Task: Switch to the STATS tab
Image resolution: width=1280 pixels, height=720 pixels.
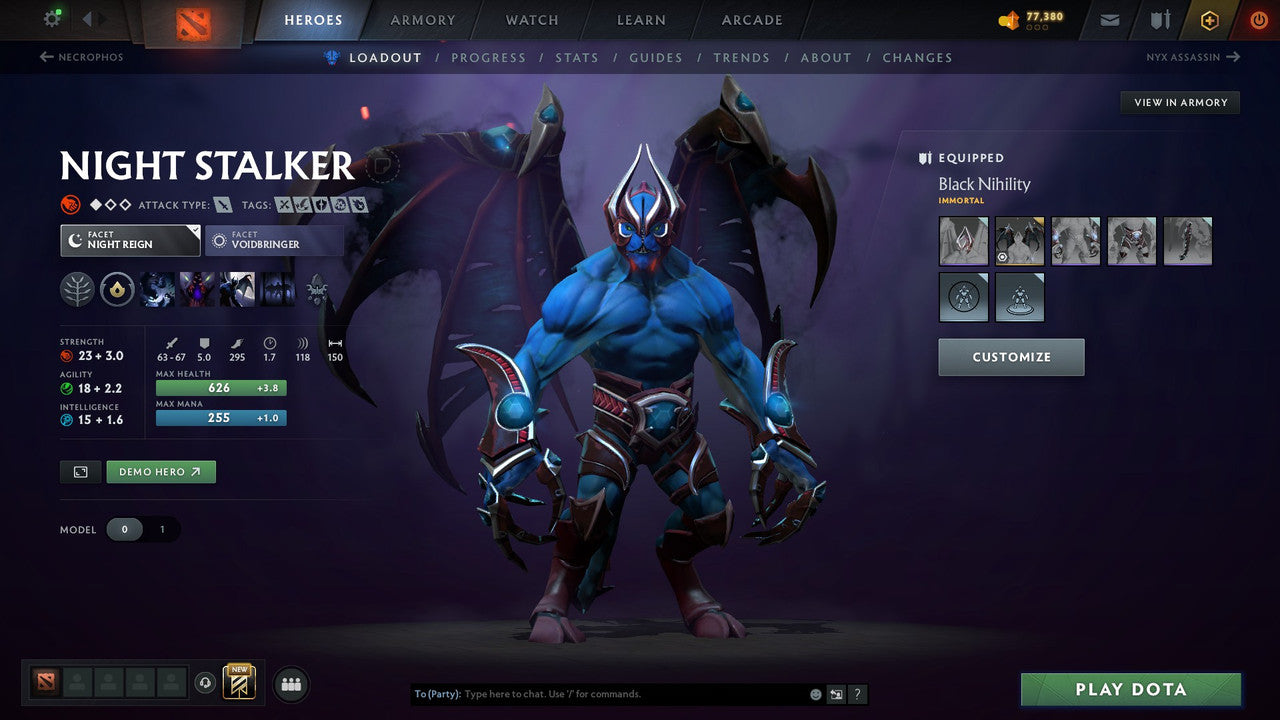Action: point(577,57)
